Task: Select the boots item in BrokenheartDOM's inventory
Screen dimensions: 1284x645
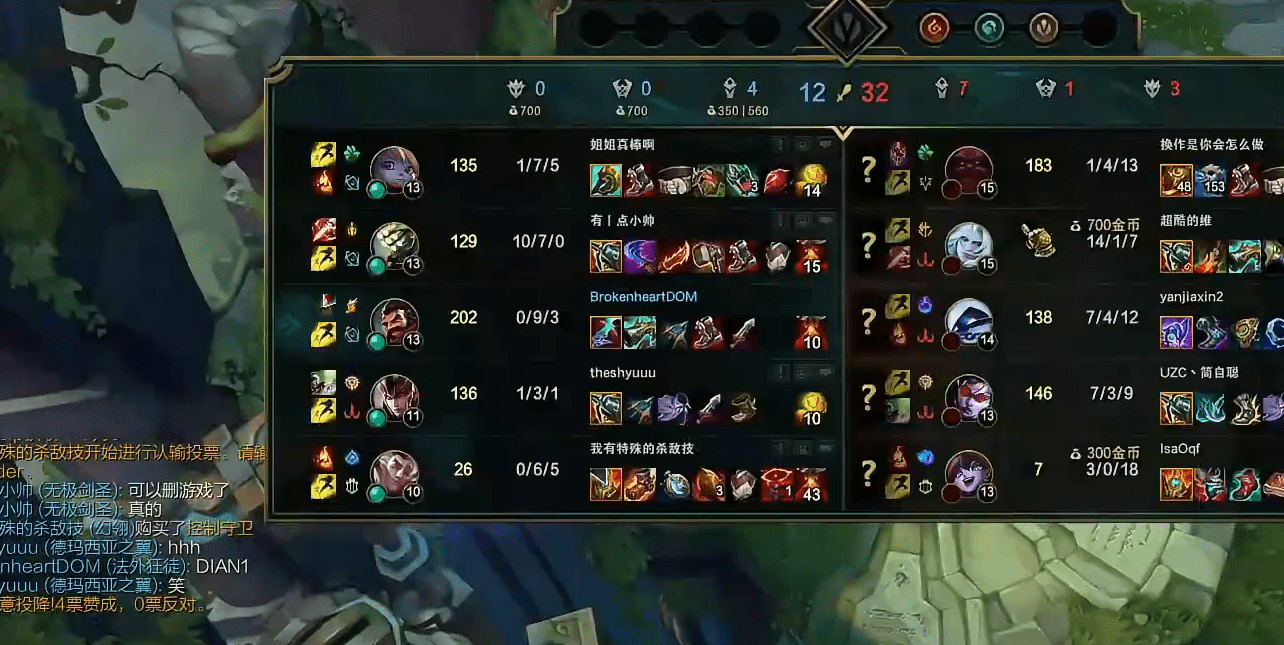Action: [x=708, y=333]
